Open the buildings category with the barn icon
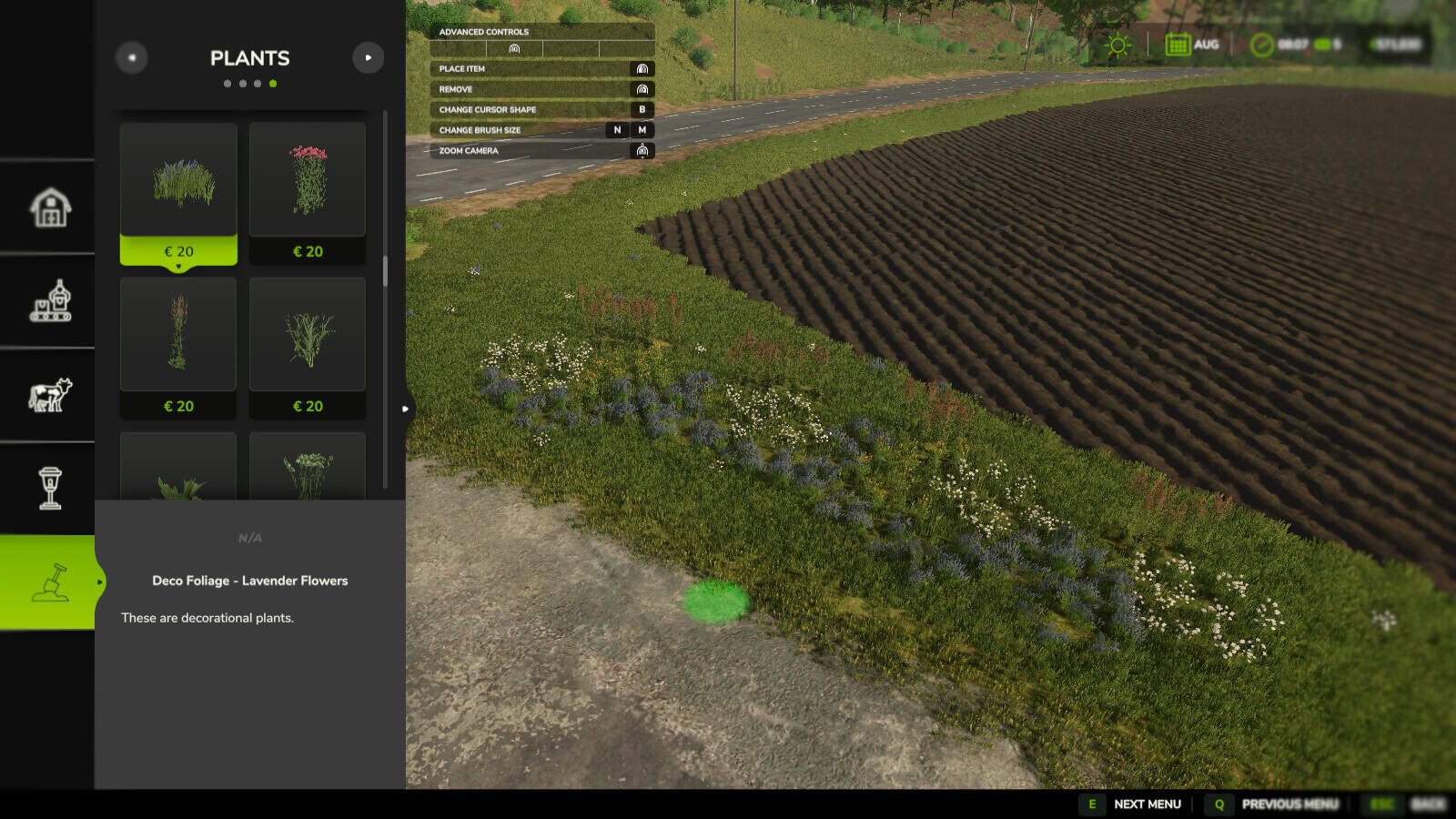This screenshot has height=819, width=1456. [49, 207]
